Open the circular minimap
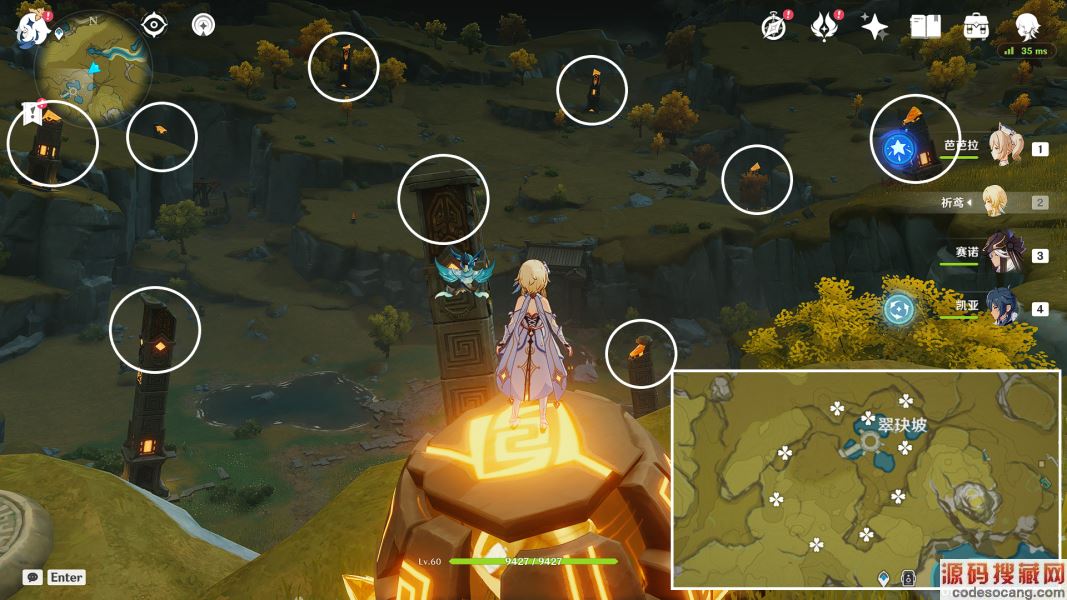 [92, 69]
